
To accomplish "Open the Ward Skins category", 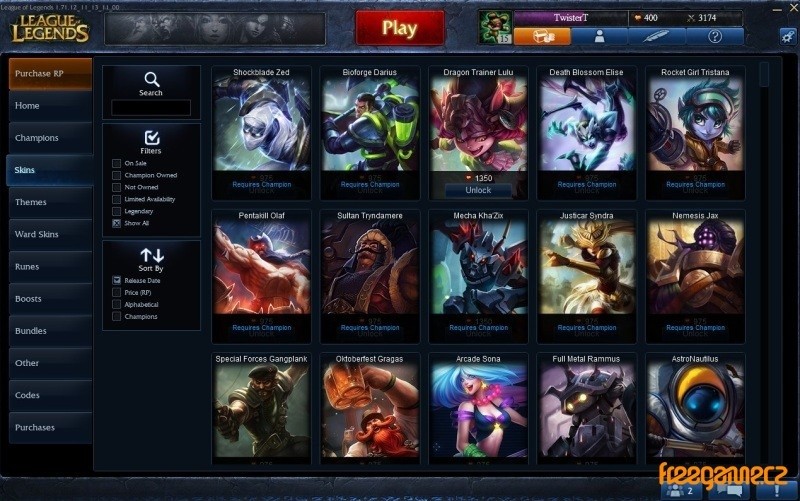I will click(x=50, y=234).
